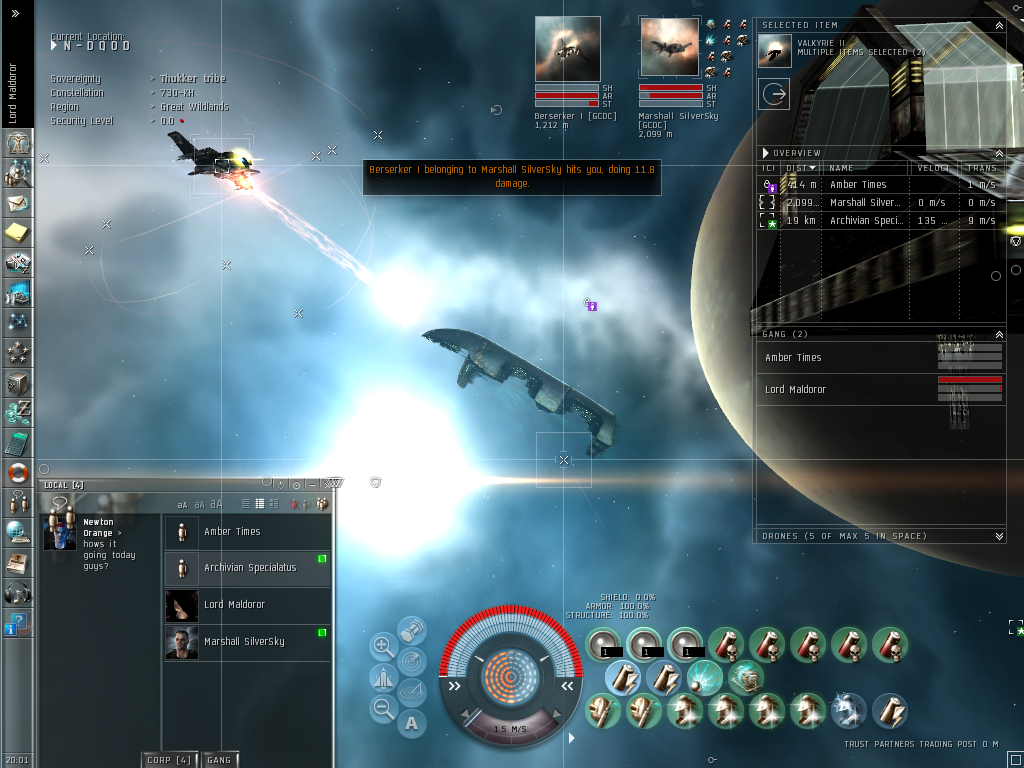Expand the Drones panel

(999, 536)
